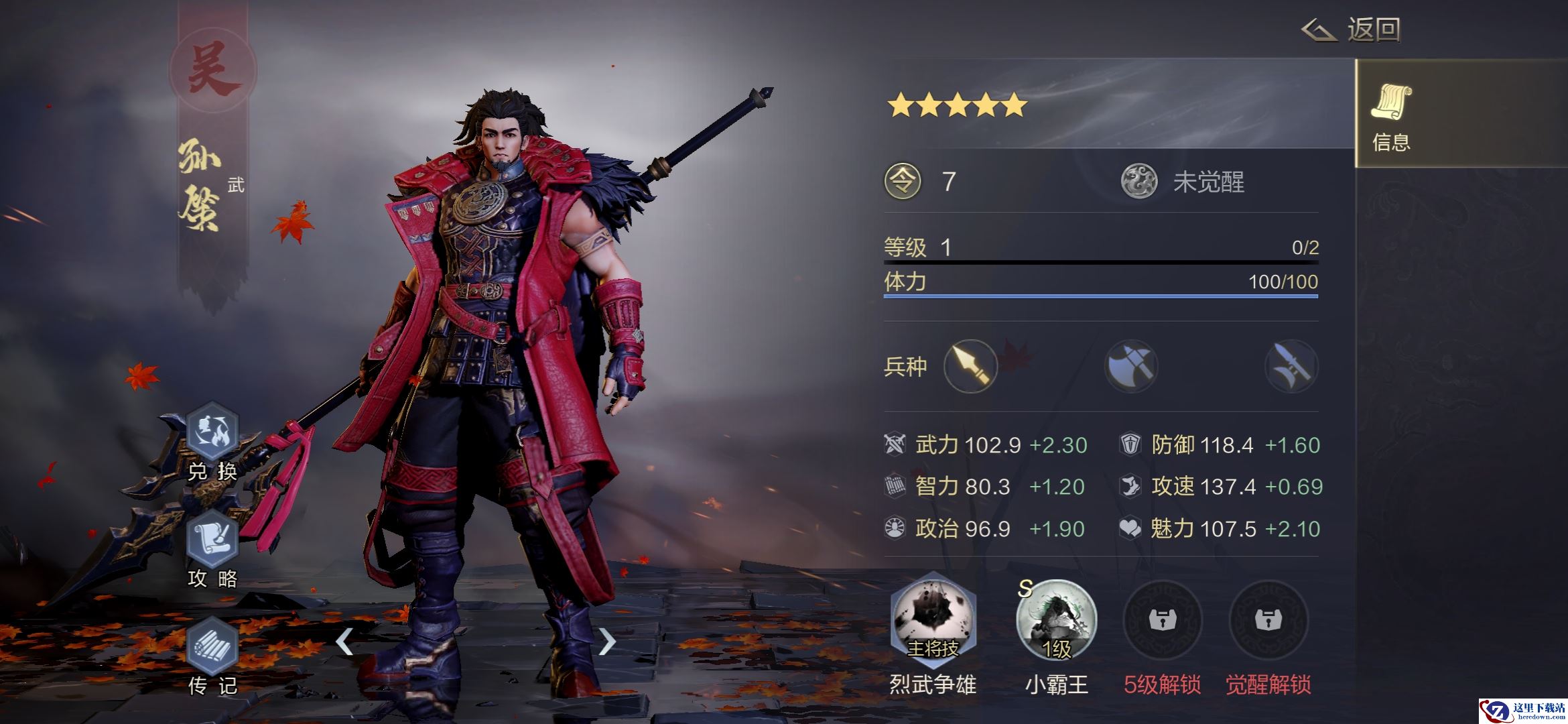This screenshot has width=1568, height=724.
Task: Select the halberd troop type icon
Action: (x=1291, y=366)
